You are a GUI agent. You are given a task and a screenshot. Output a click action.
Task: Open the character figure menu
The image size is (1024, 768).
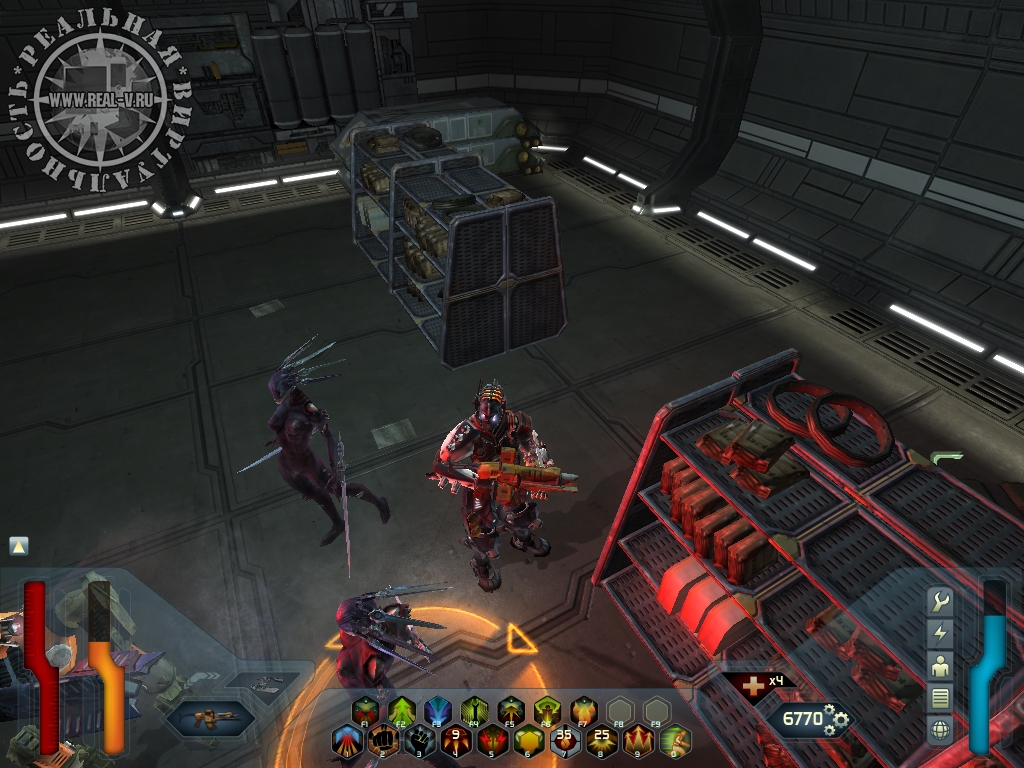(939, 666)
